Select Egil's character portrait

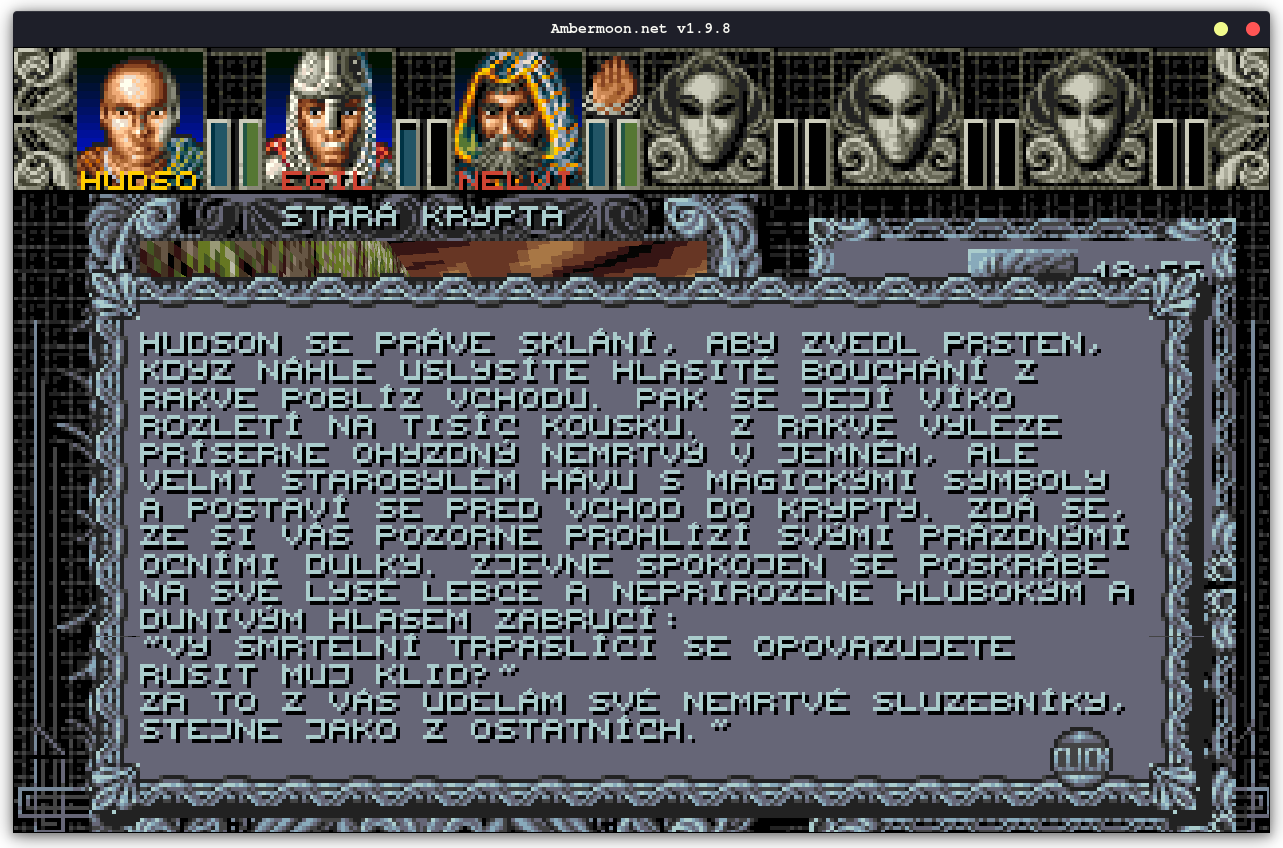pos(328,115)
